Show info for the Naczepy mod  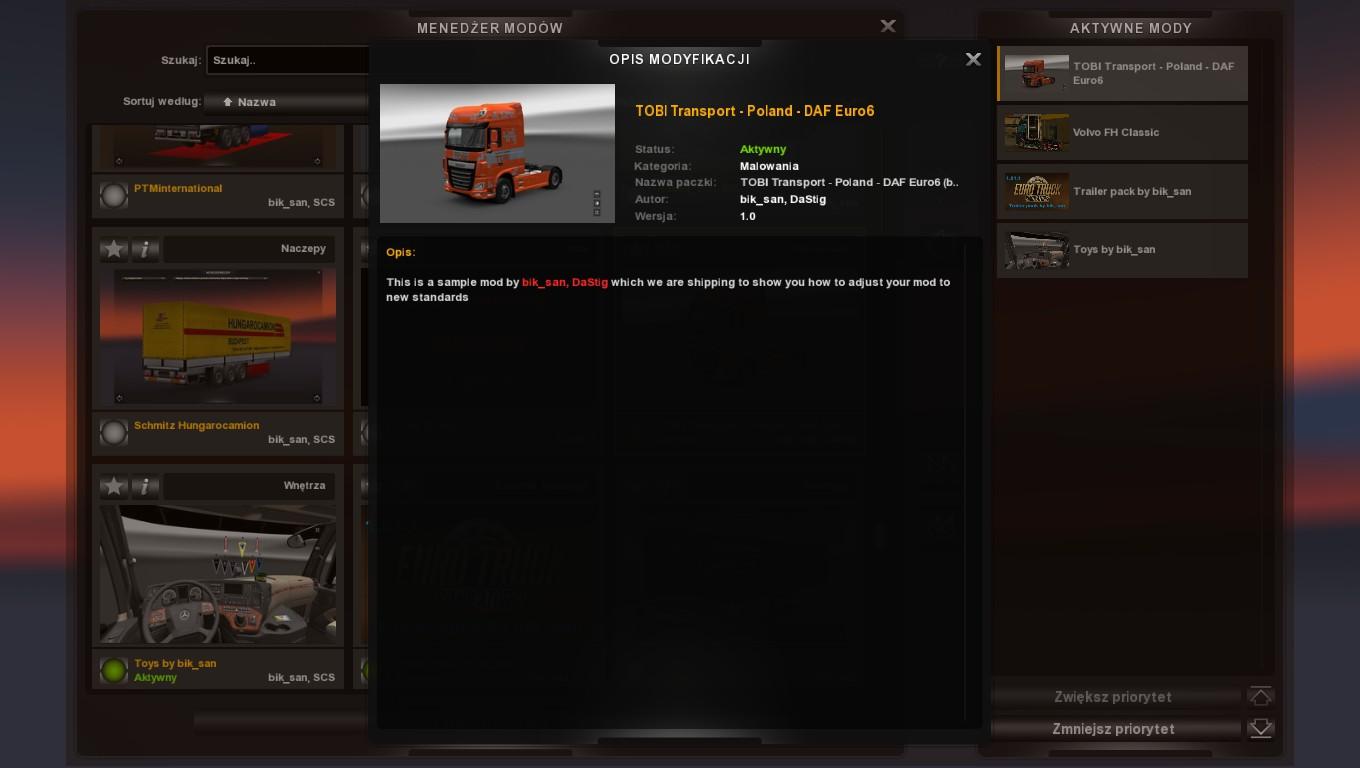pos(145,249)
